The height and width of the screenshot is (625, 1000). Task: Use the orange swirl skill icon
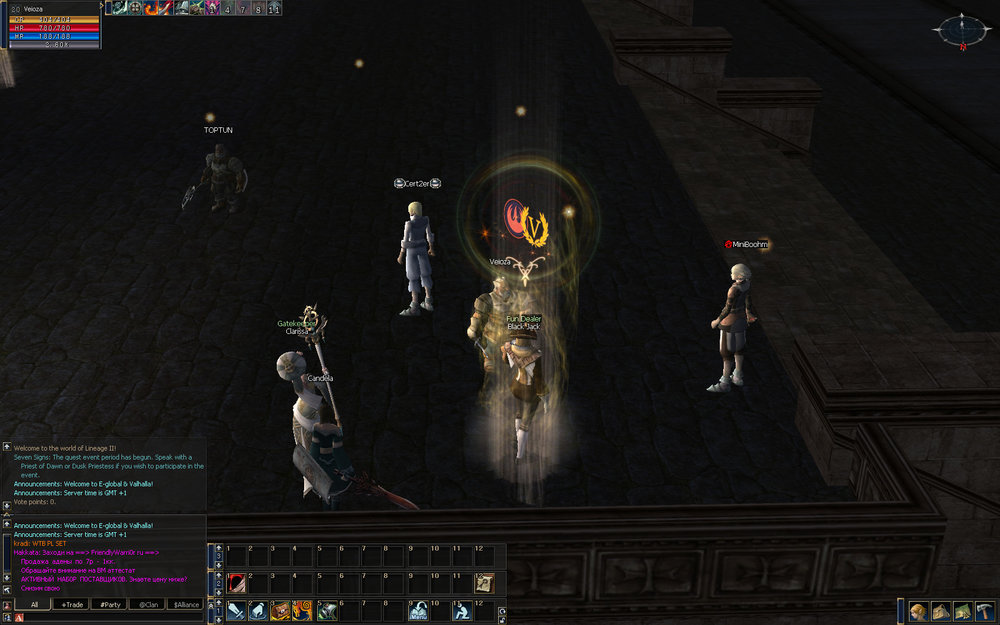click(302, 610)
